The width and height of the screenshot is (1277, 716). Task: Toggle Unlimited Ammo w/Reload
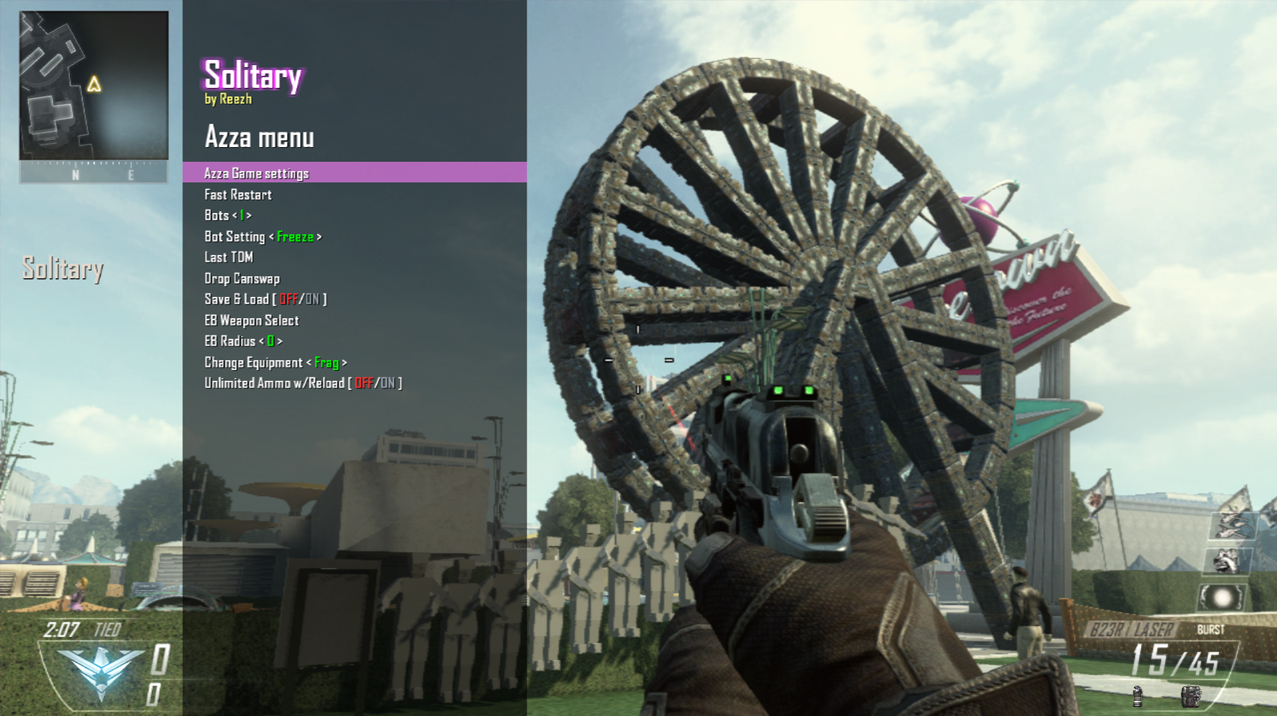[x=303, y=384]
